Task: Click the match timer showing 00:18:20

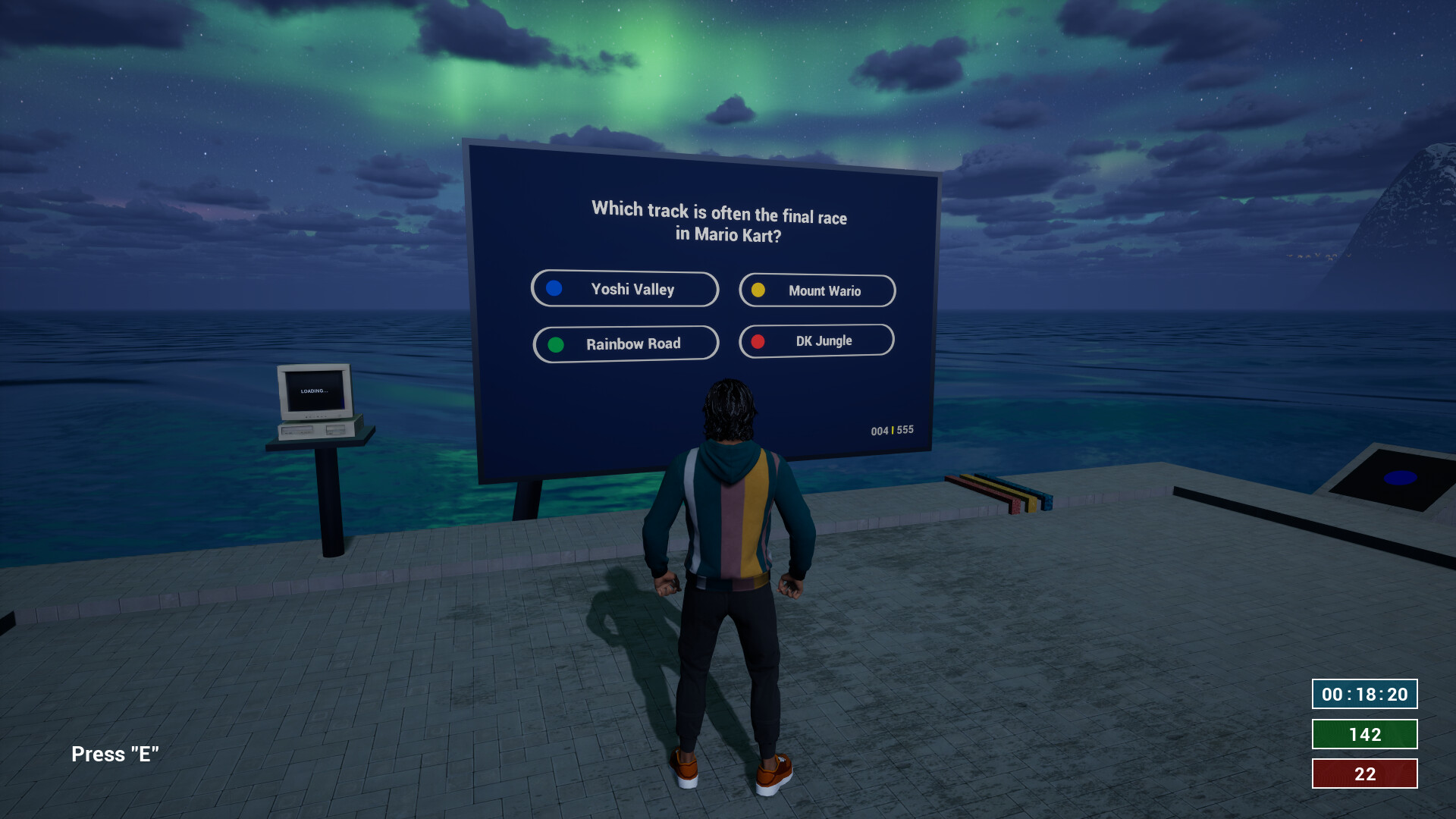Action: [x=1363, y=693]
